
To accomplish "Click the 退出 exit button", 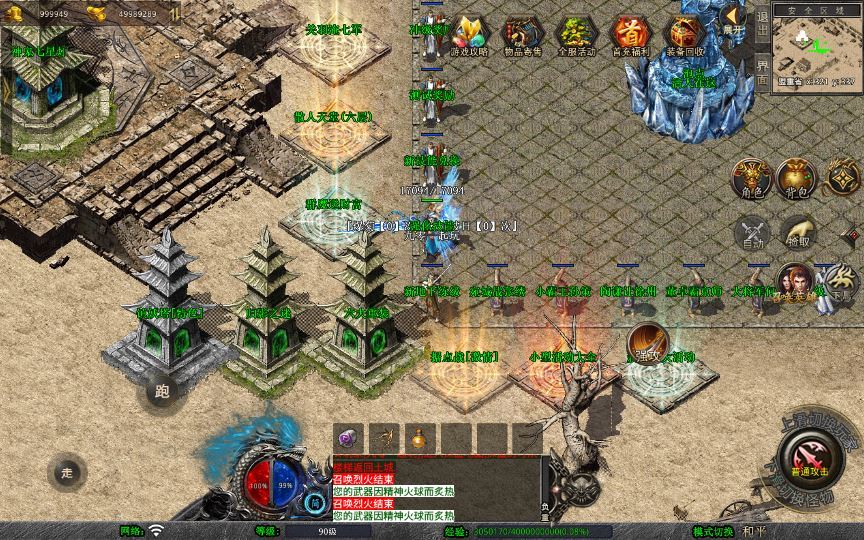I will (762, 26).
